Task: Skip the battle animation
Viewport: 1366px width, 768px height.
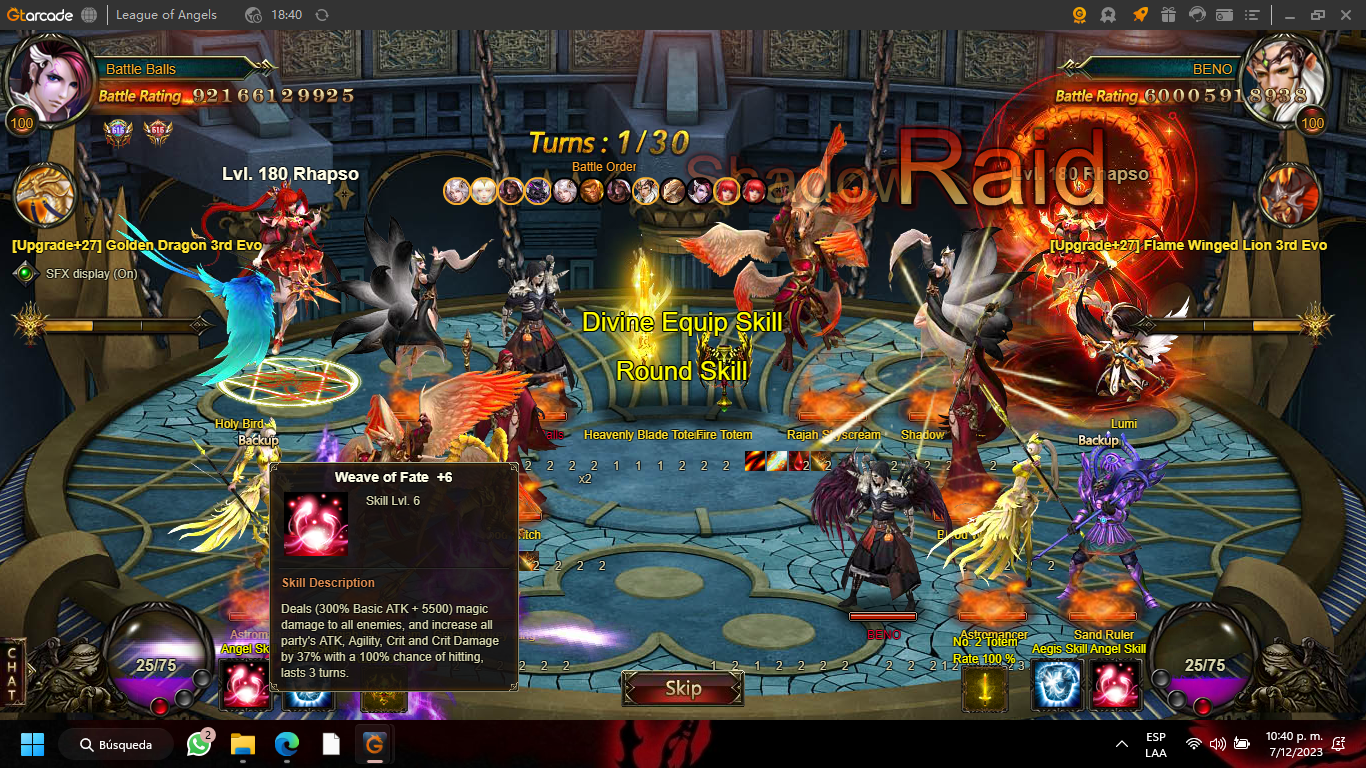Action: coord(683,688)
